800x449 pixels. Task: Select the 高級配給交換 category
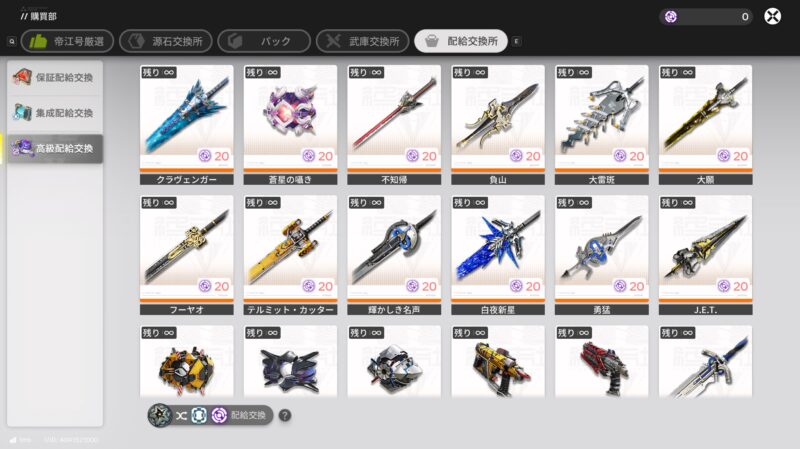click(55, 149)
